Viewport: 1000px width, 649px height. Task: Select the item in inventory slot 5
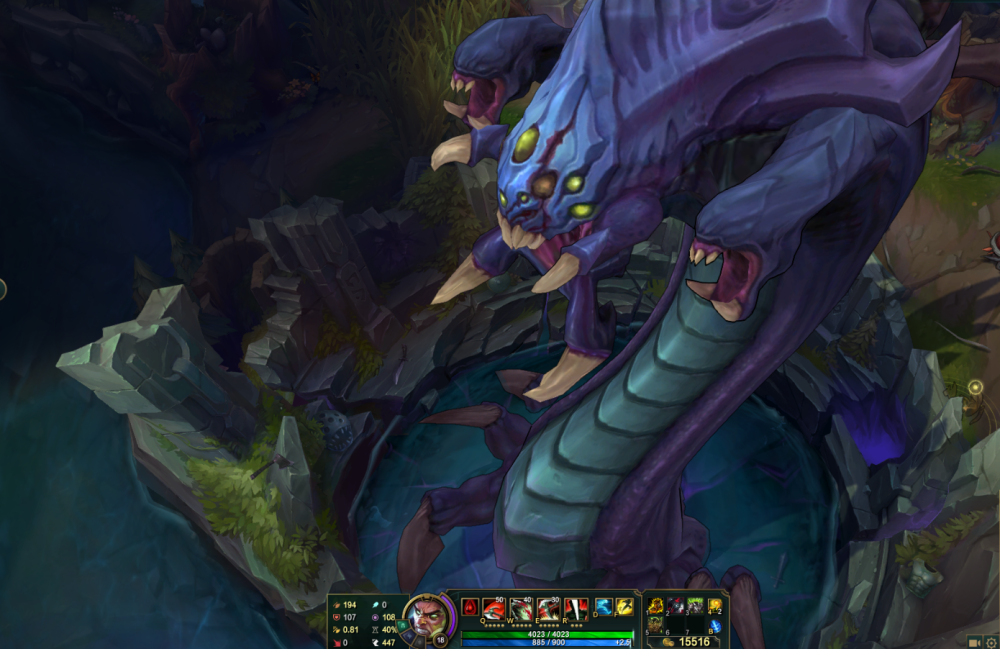655,624
